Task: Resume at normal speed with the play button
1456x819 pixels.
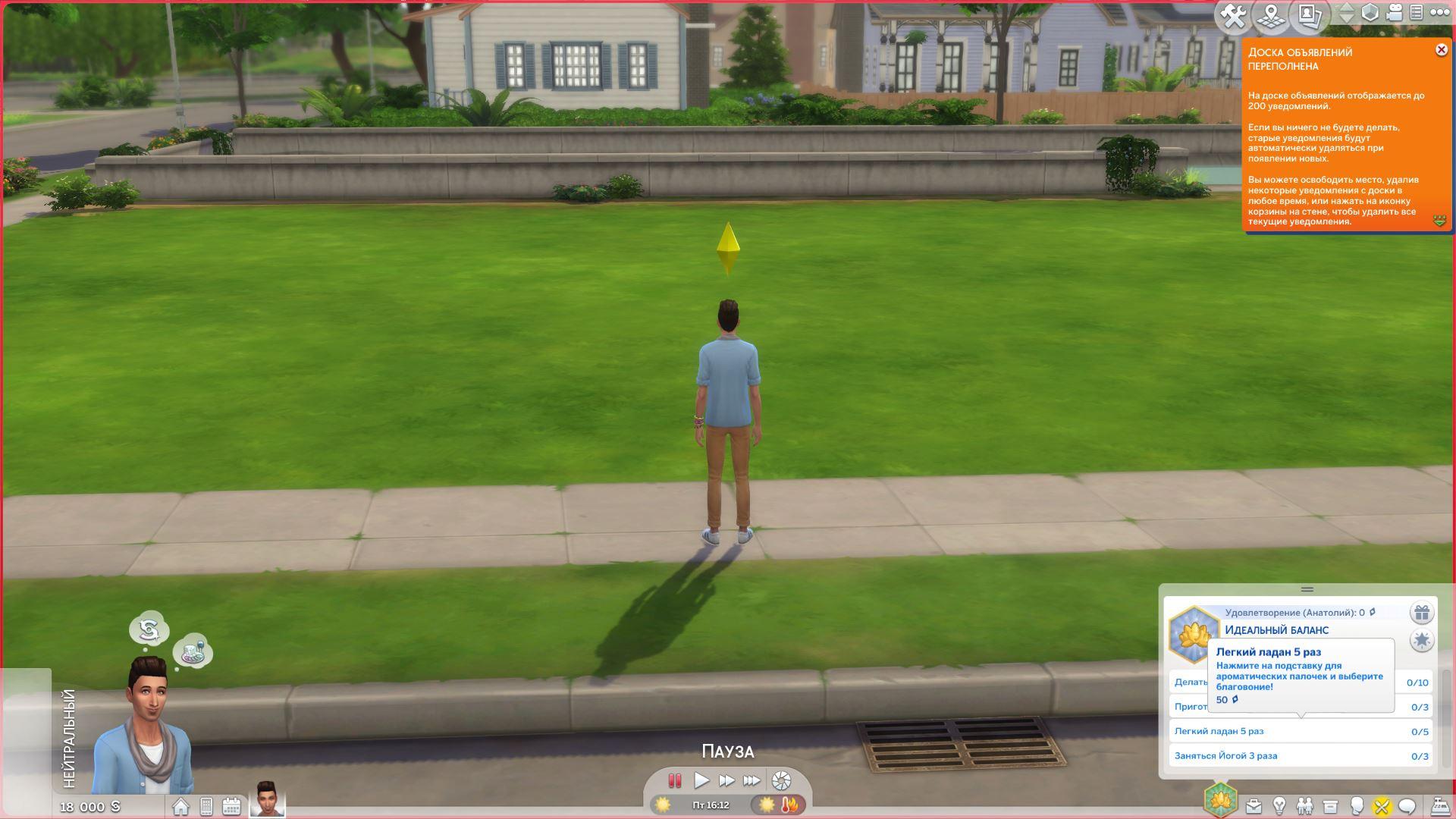Action: [701, 780]
